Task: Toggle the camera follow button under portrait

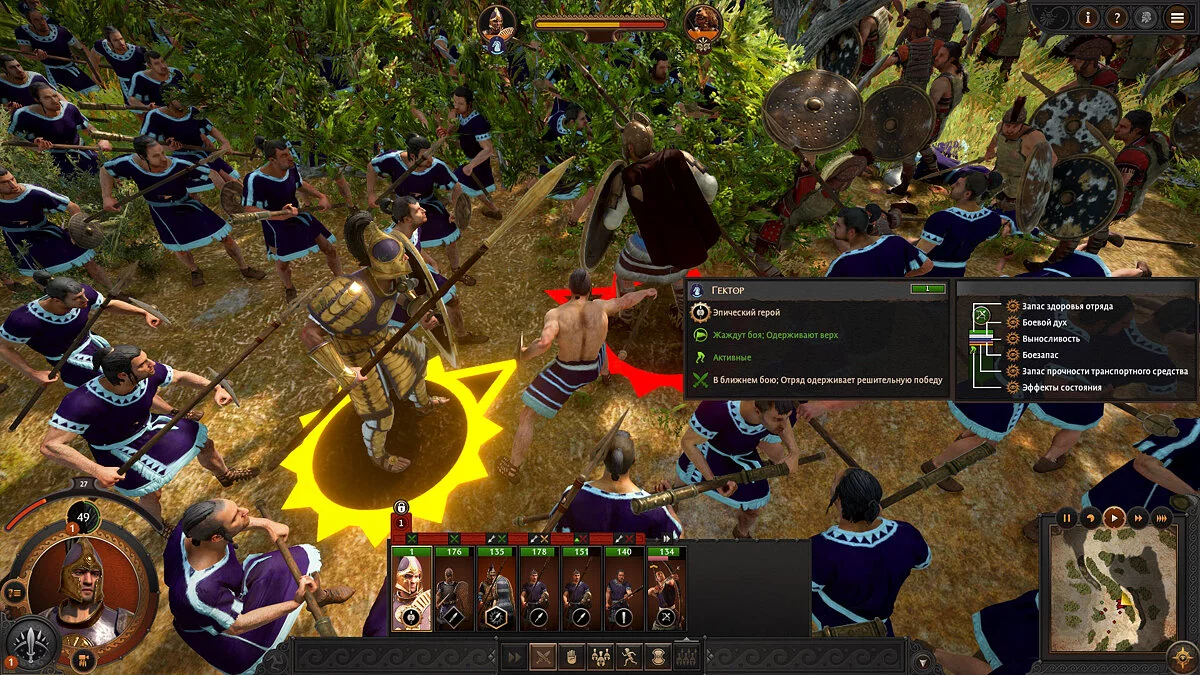Action: (x=84, y=659)
